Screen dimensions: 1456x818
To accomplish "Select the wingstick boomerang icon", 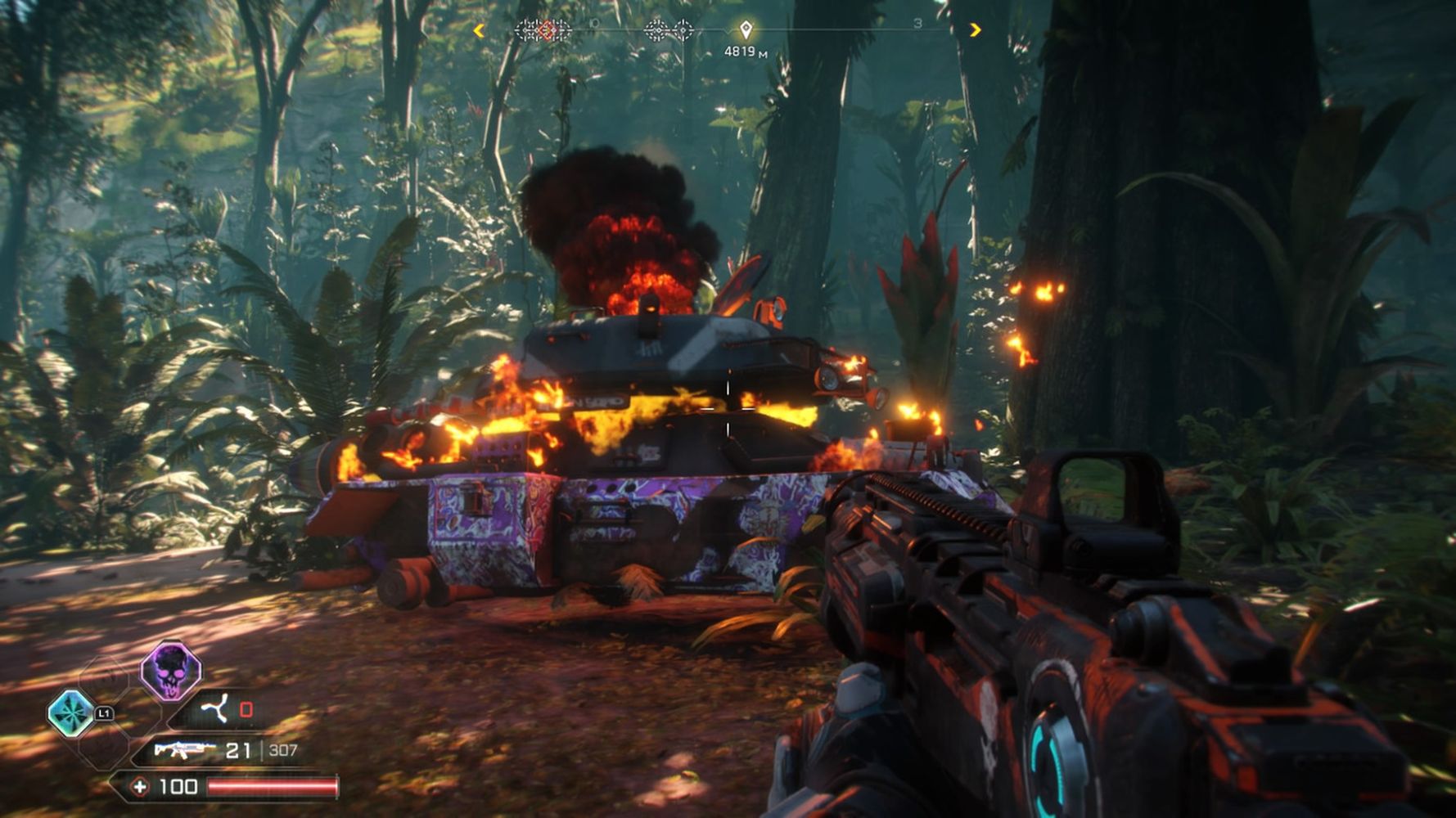I will 216,709.
